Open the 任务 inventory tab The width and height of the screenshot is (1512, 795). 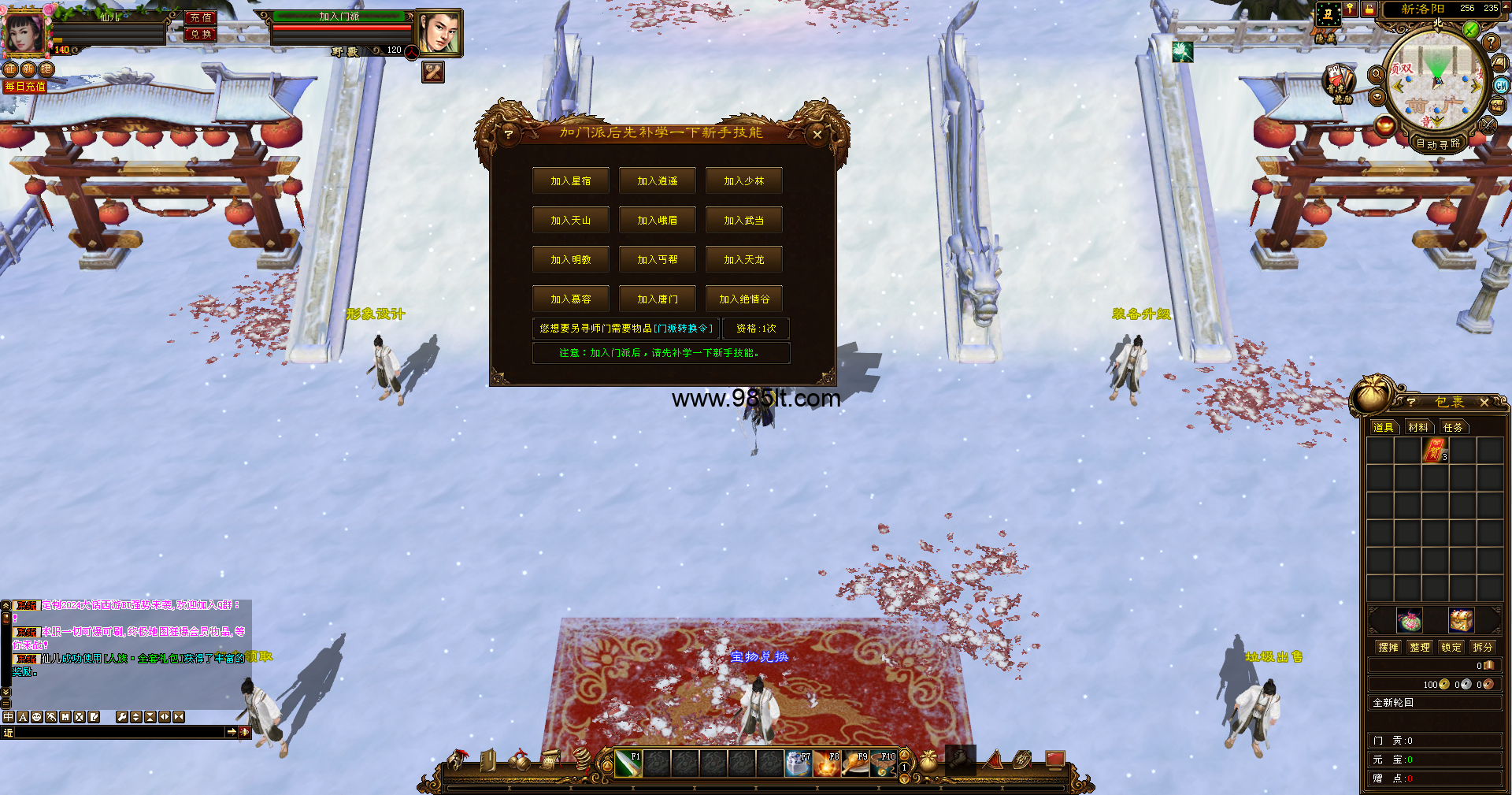(1453, 428)
